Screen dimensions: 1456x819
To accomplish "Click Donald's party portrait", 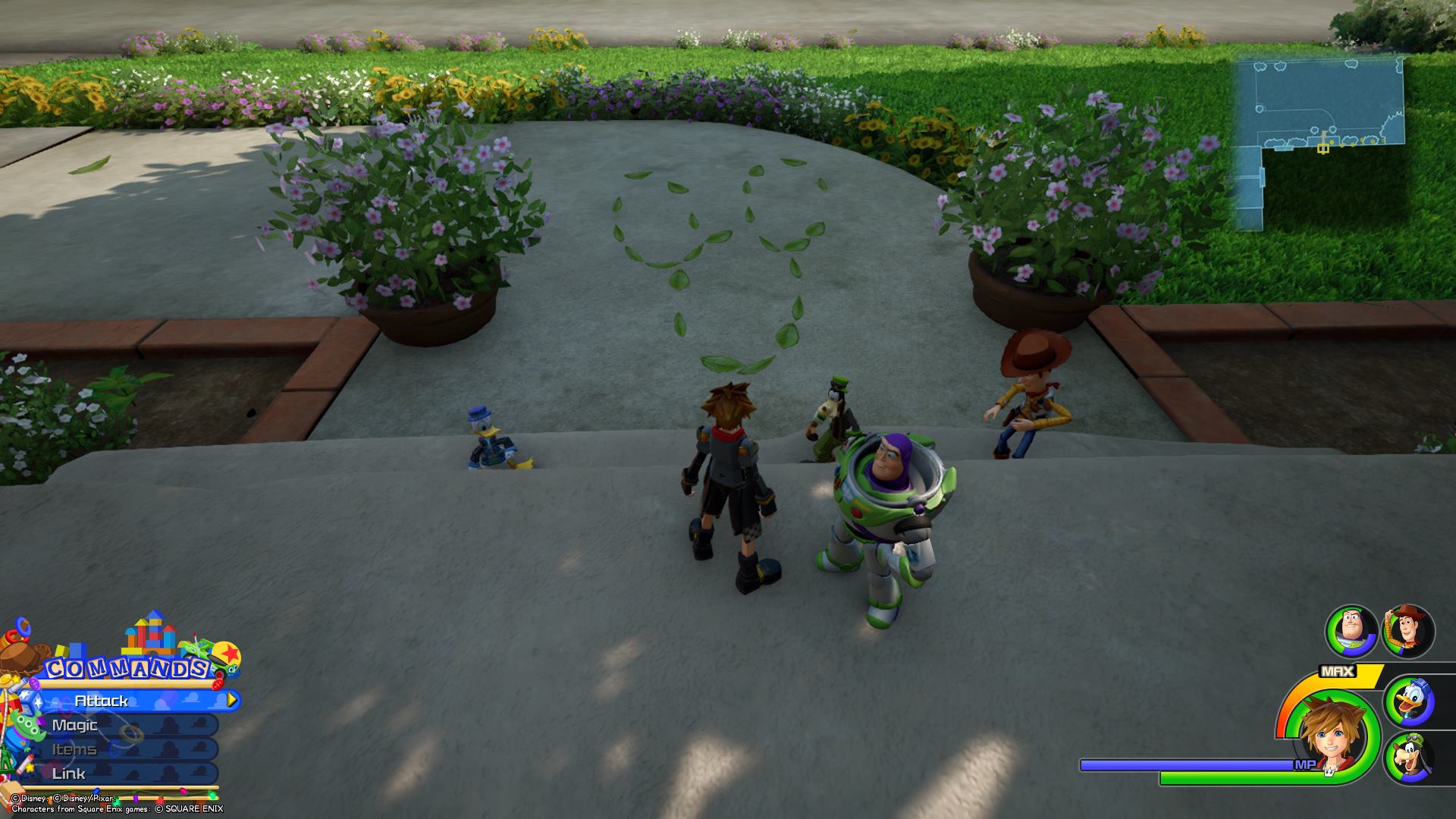I will tap(1409, 701).
